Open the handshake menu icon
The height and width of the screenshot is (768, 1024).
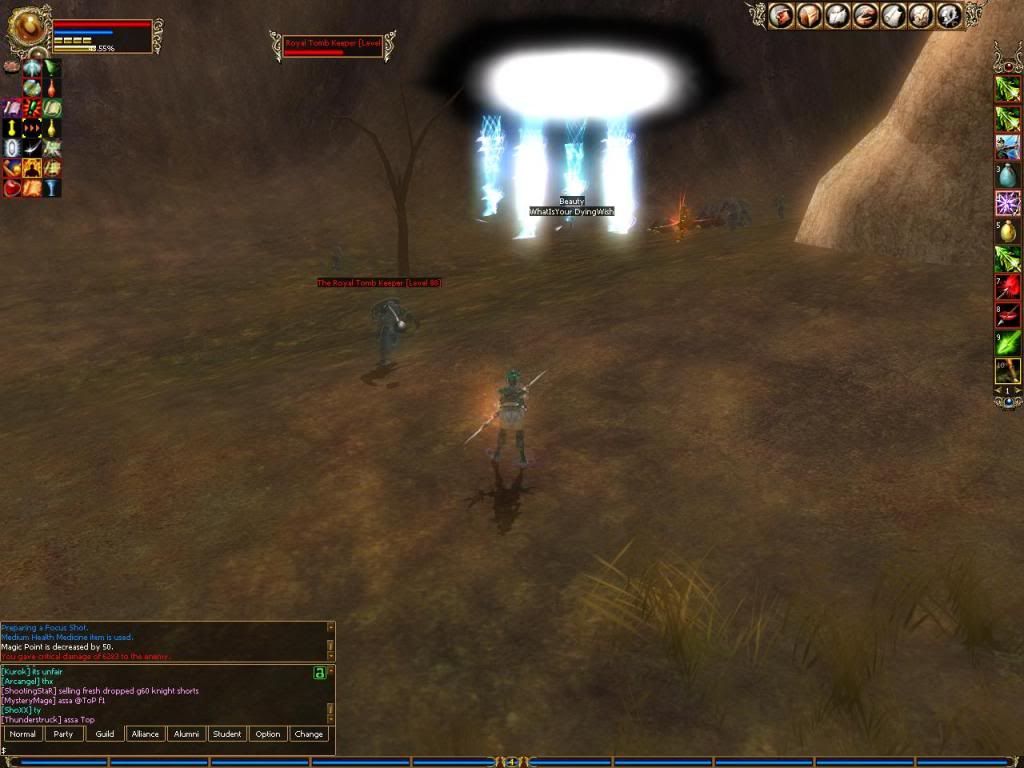point(864,15)
